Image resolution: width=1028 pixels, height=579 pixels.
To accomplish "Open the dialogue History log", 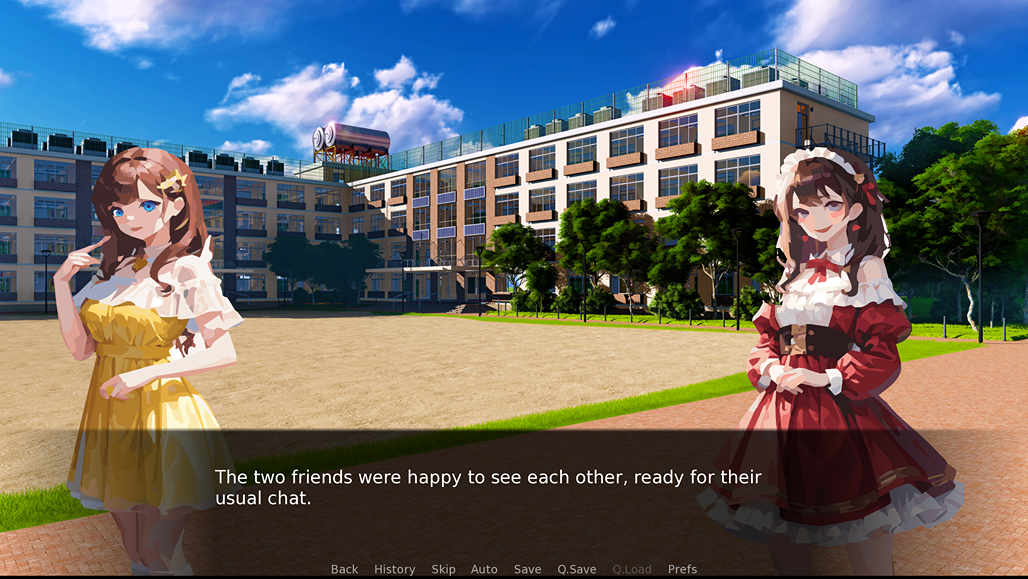I will tap(394, 569).
